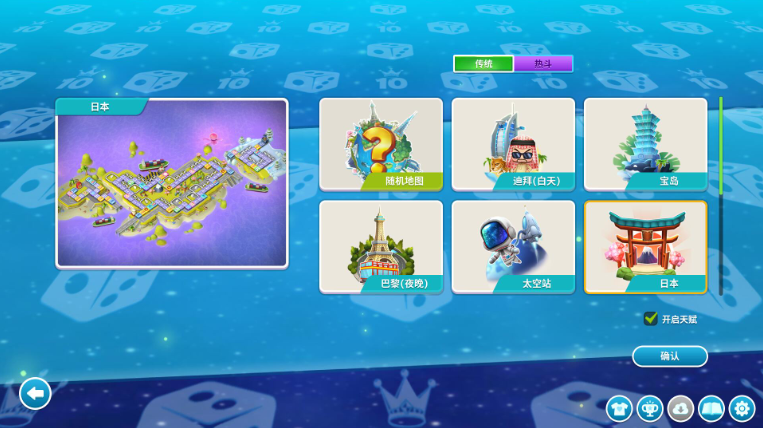Select the 巴黎(夜晚) map tile
This screenshot has width=763, height=428.
tap(381, 247)
